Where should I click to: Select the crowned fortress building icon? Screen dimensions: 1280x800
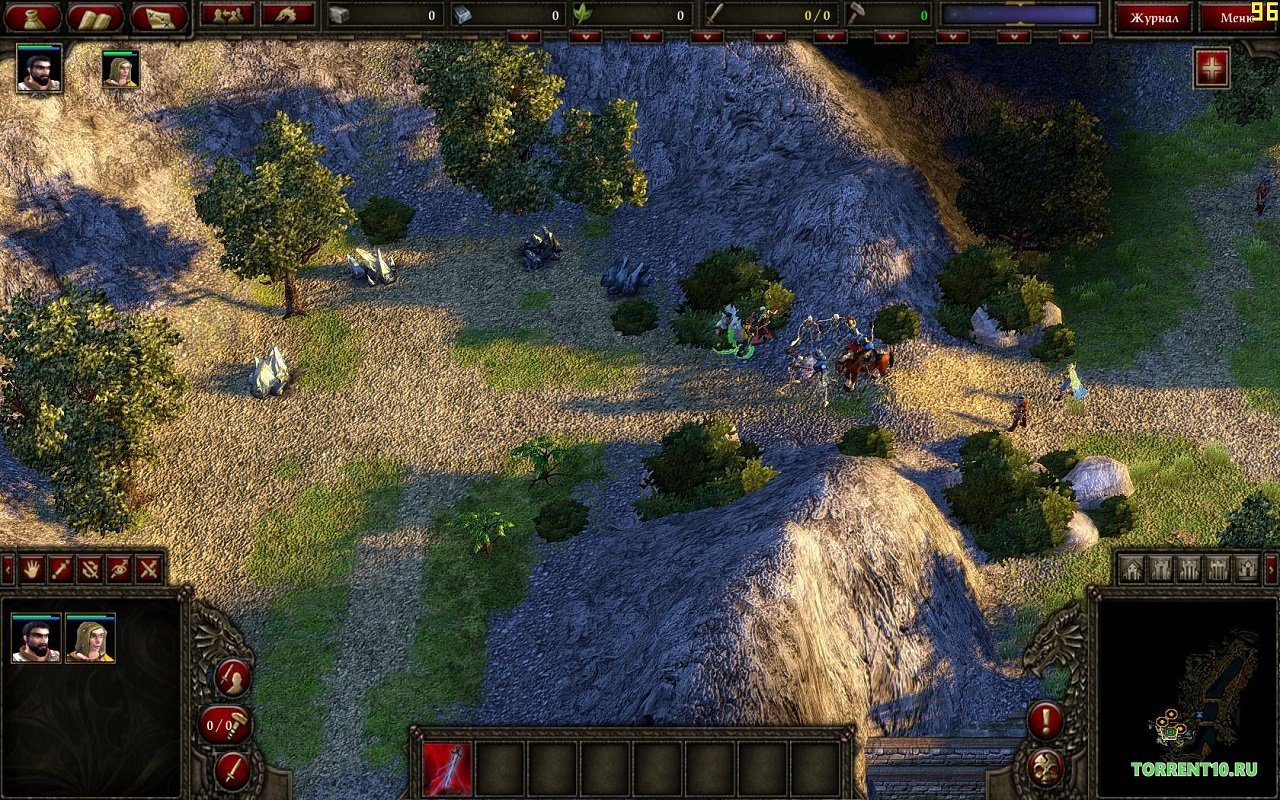coord(1246,570)
